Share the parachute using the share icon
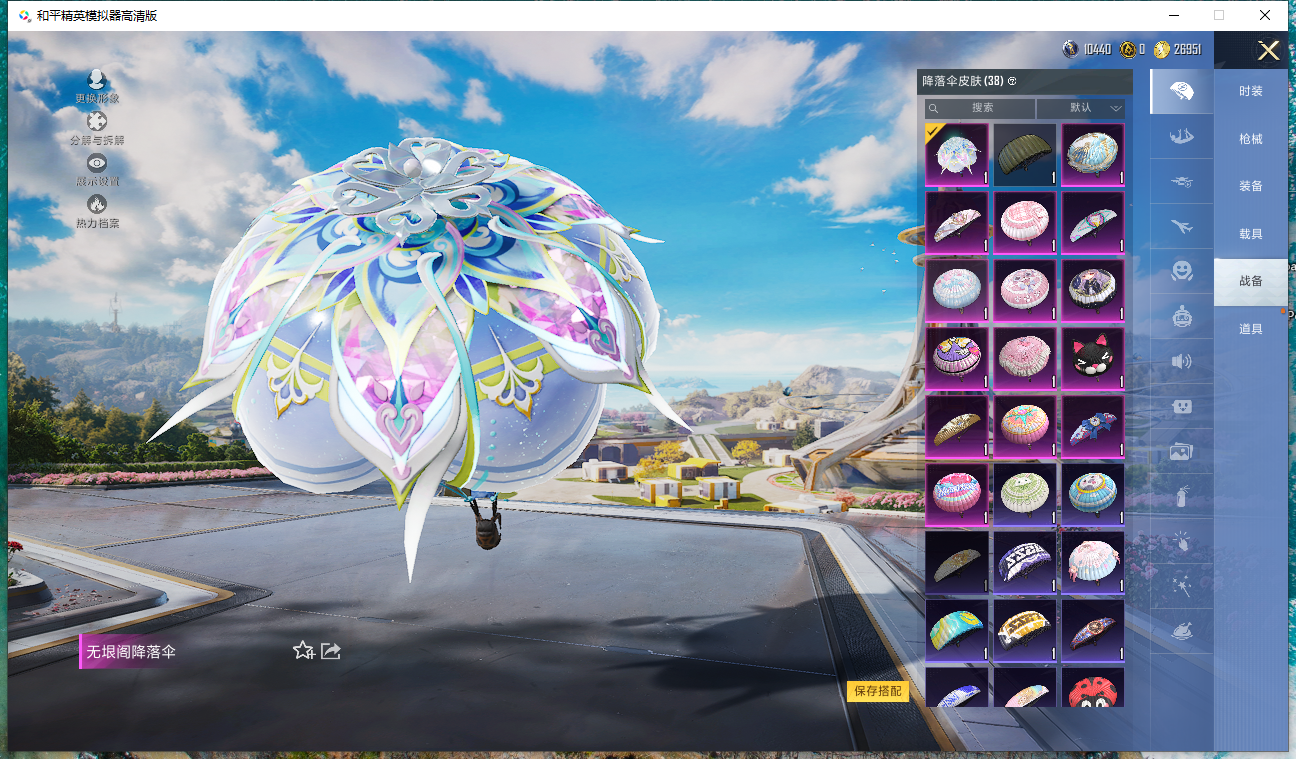 [x=331, y=651]
